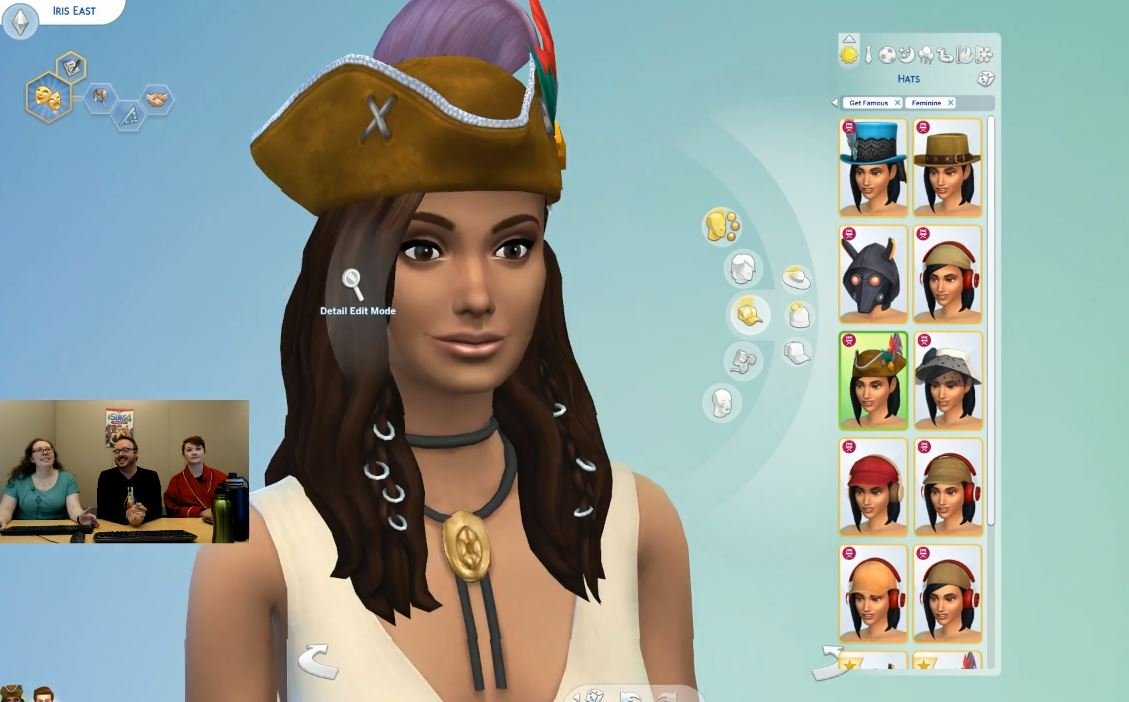Switch to the athletic soccer ball outfit tab
The image size is (1129, 702).
click(887, 54)
